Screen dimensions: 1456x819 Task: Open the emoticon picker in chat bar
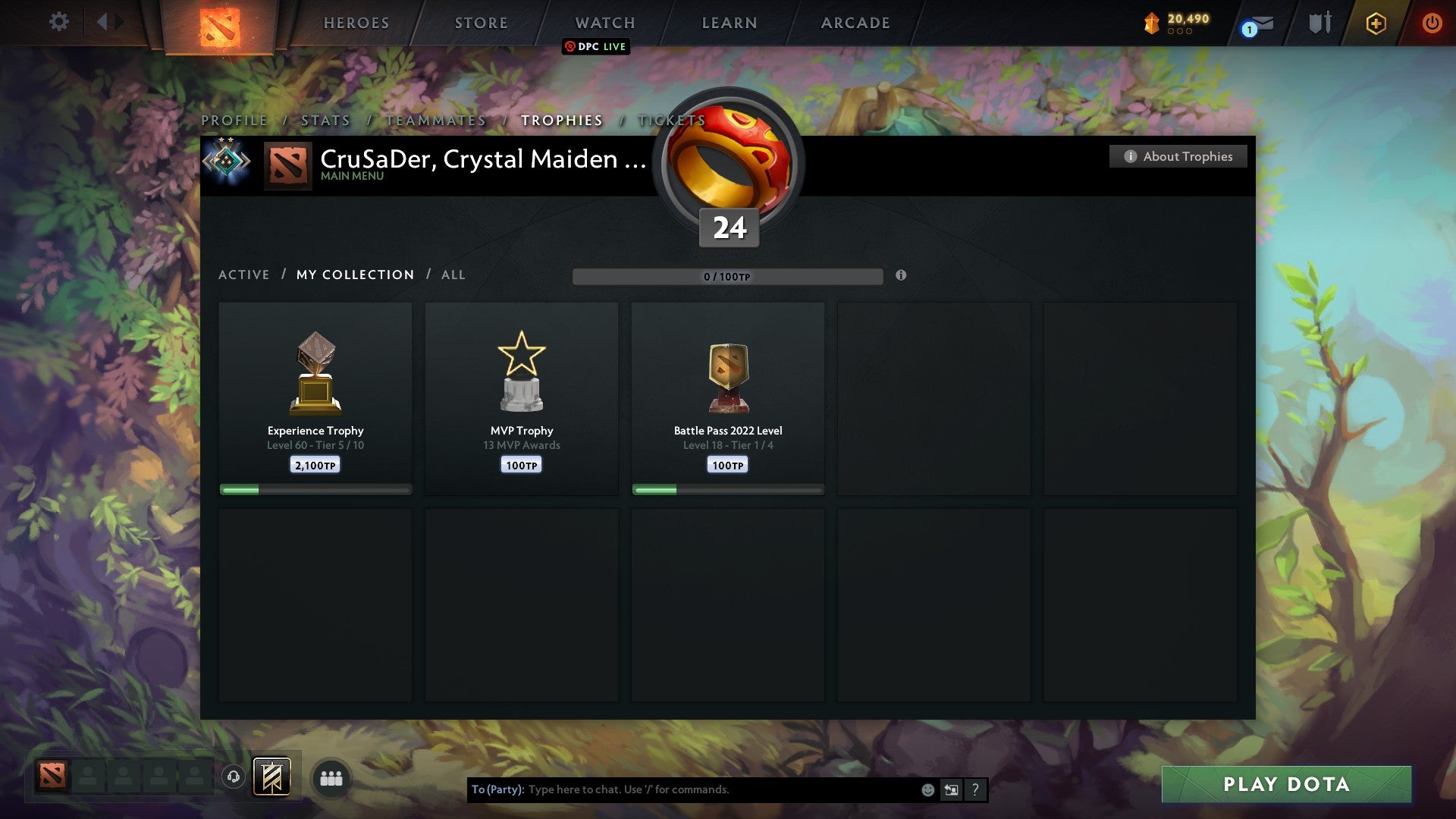927,789
